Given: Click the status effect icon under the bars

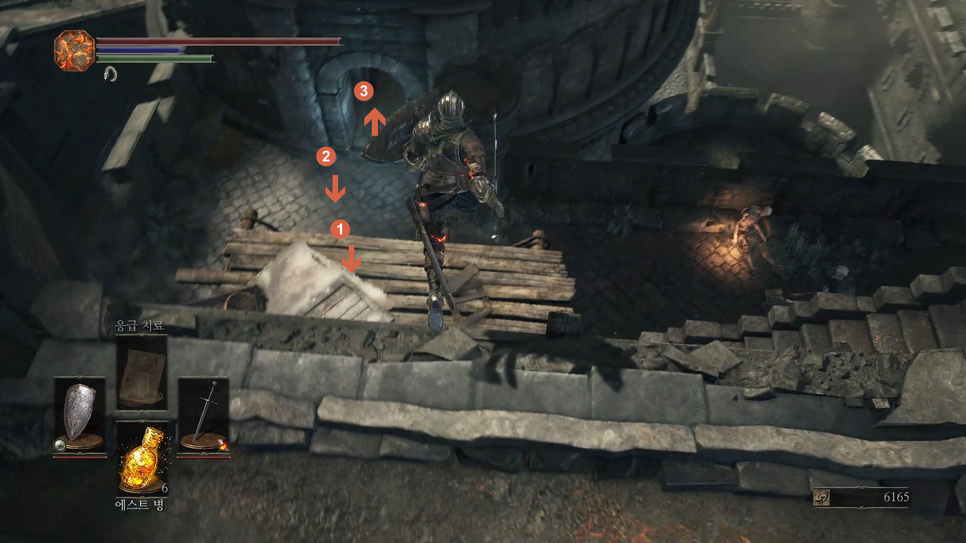Looking at the screenshot, I should [x=110, y=74].
